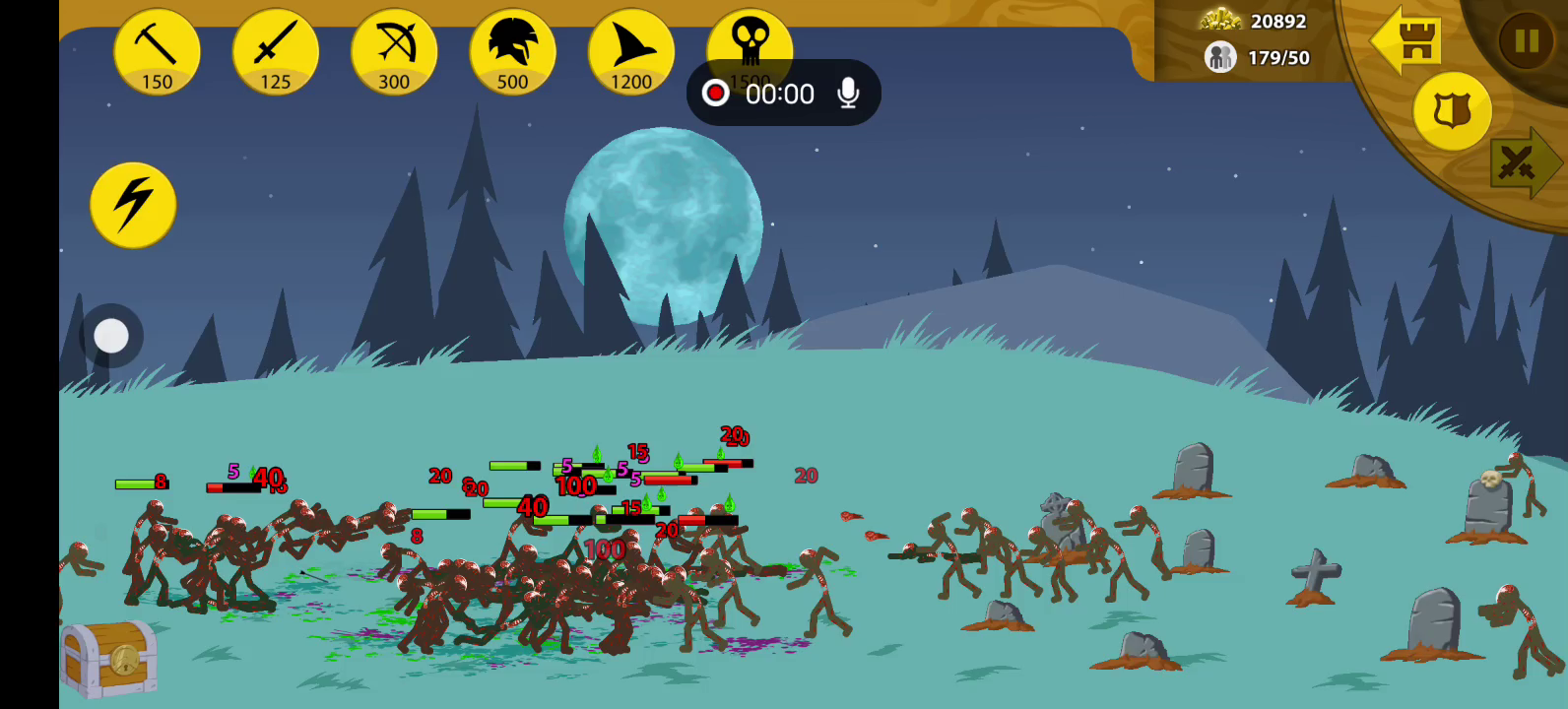Buy an archer unit for 300
This screenshot has width=1568, height=709.
click(394, 52)
